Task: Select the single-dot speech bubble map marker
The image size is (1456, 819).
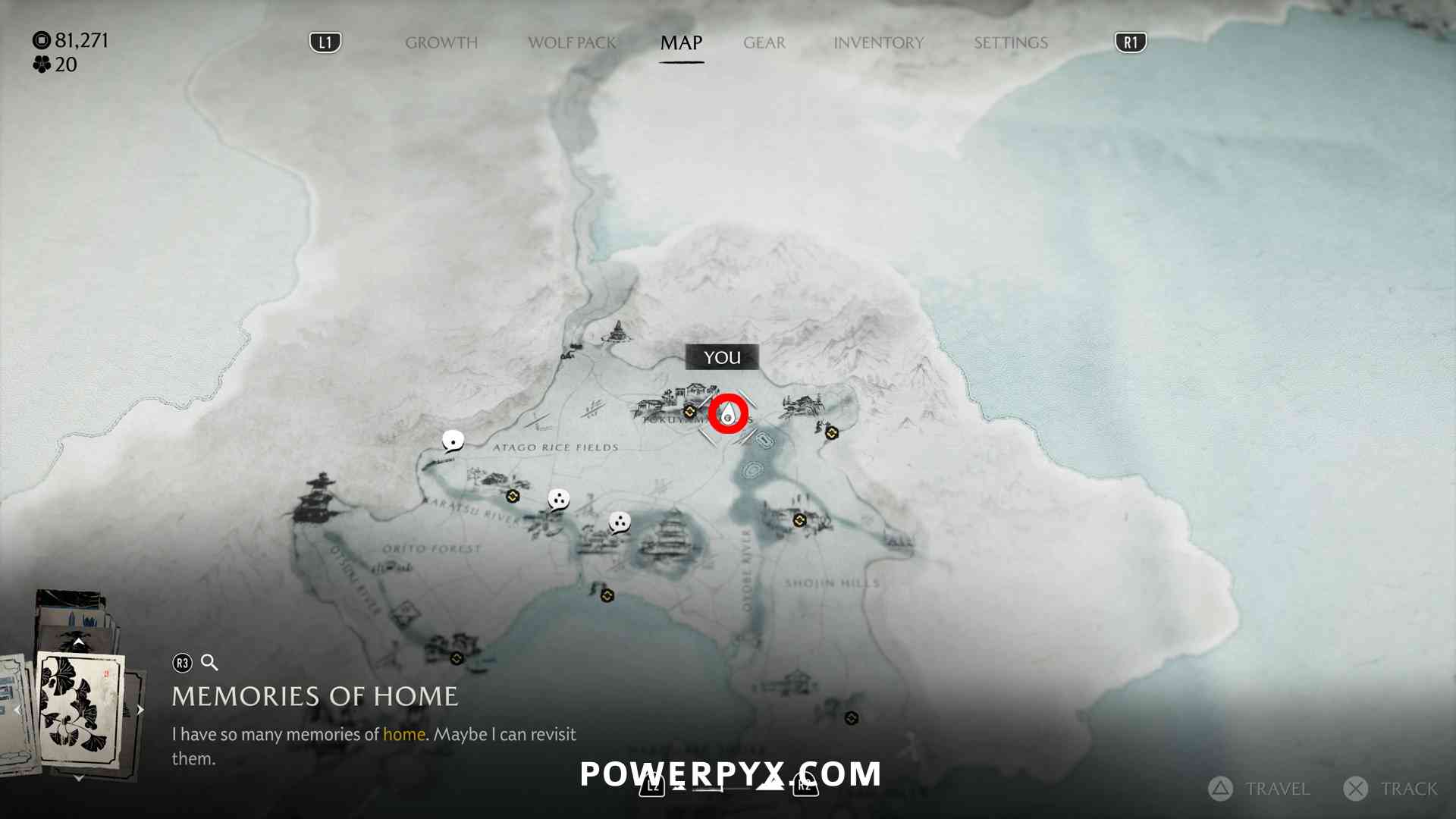Action: (x=453, y=441)
